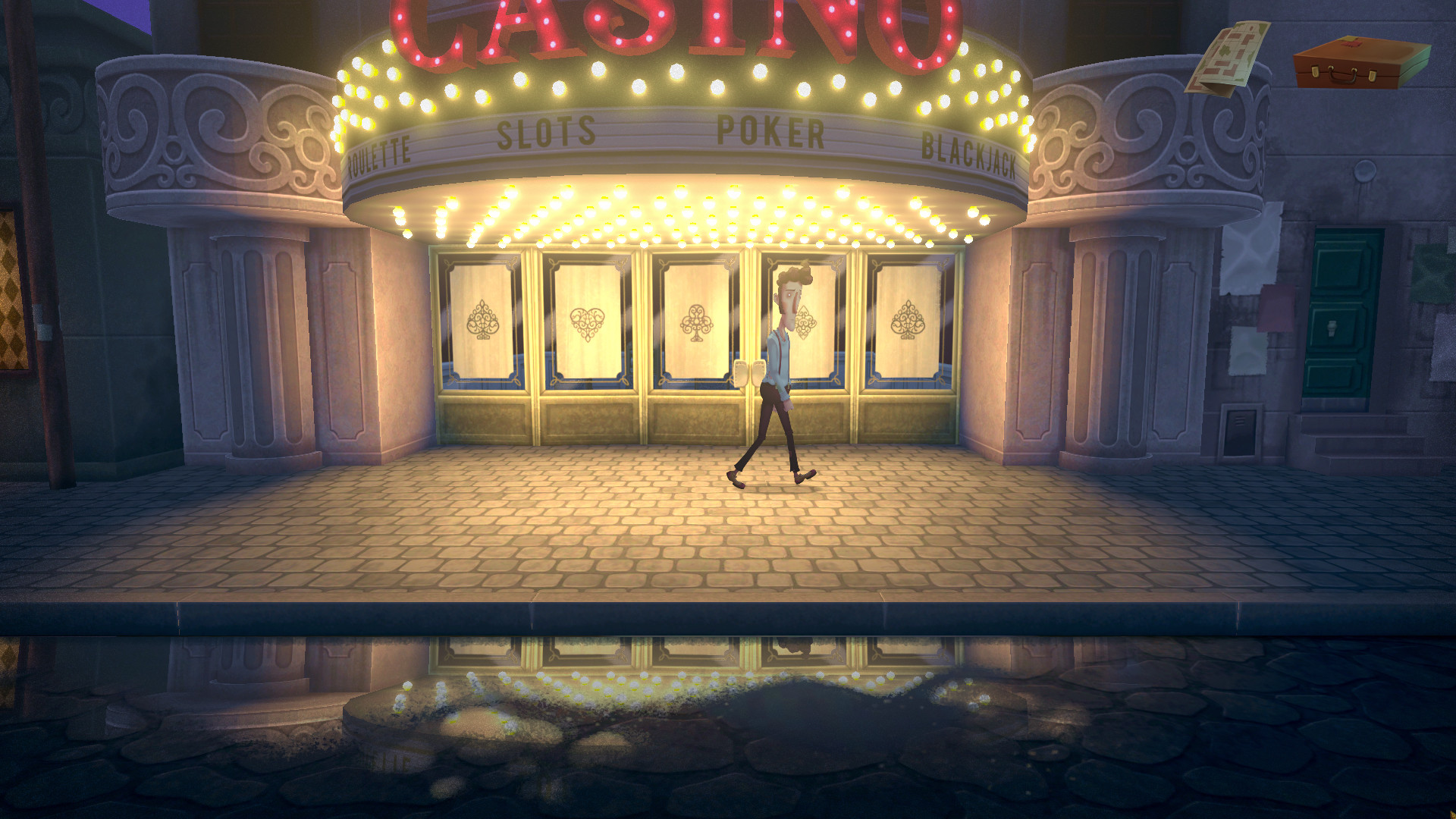
Task: Select the SLOTS sign on the marquee
Action: pyautogui.click(x=546, y=133)
